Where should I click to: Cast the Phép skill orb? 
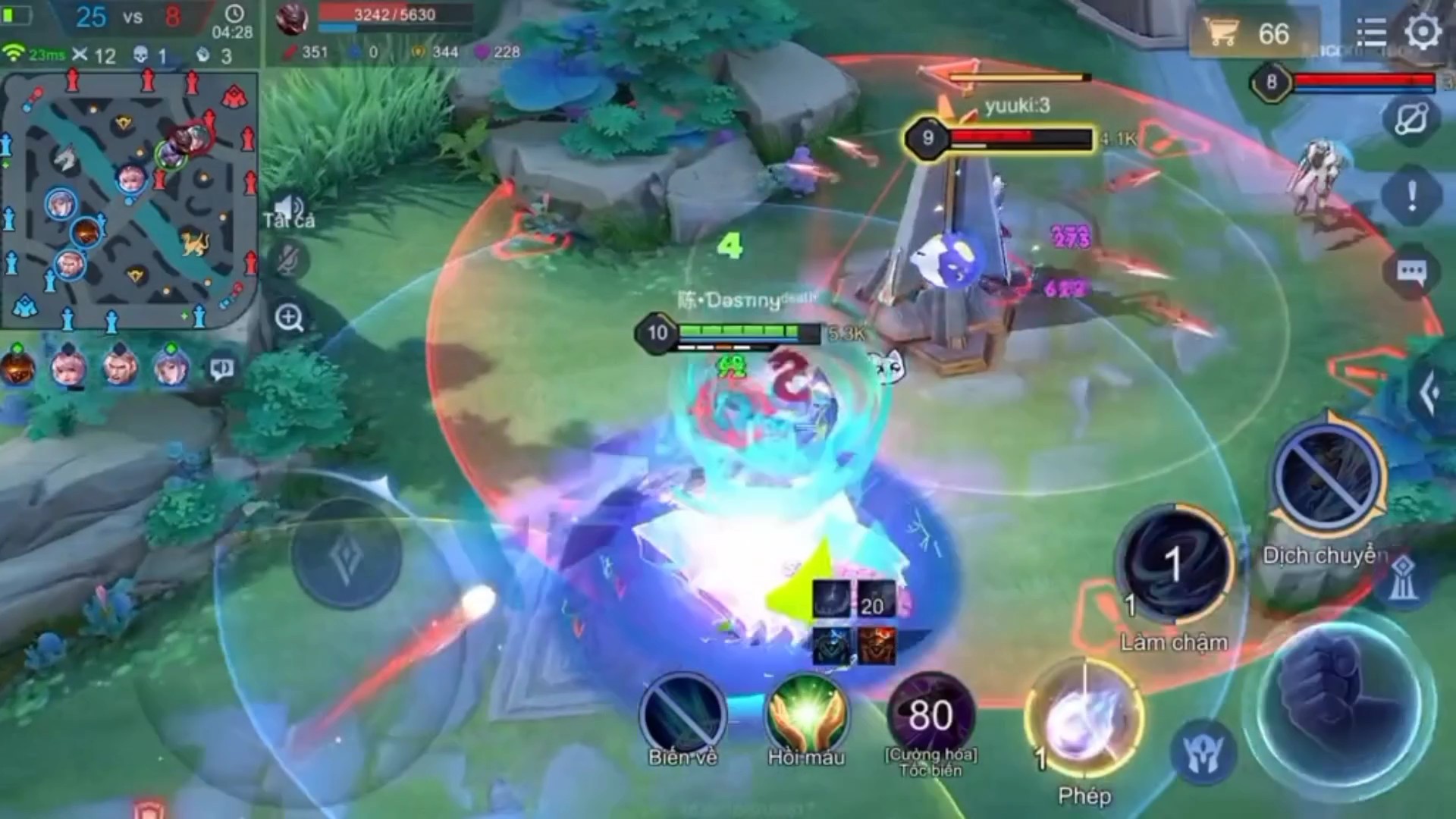point(1084,720)
